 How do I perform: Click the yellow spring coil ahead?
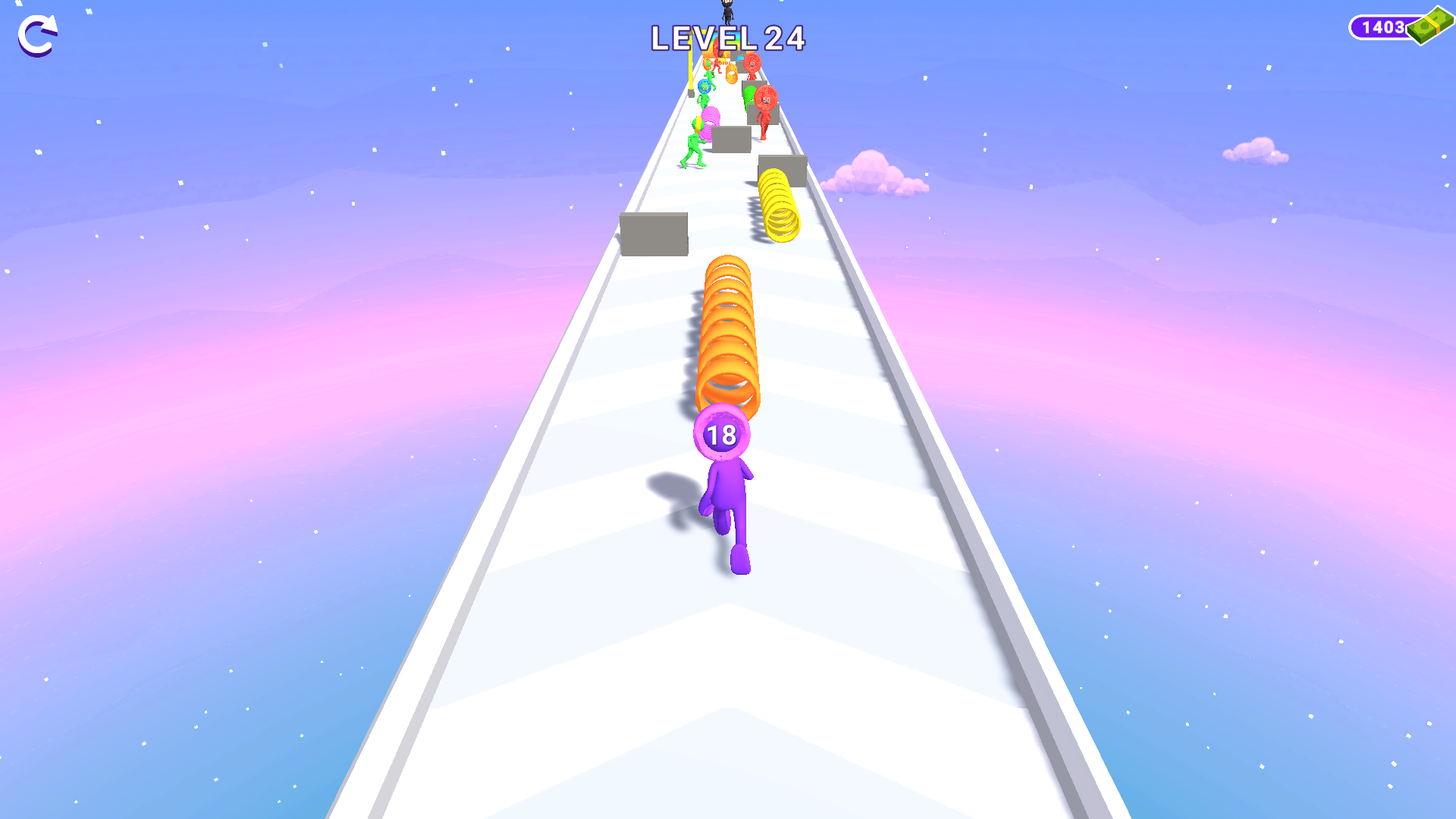click(x=777, y=209)
